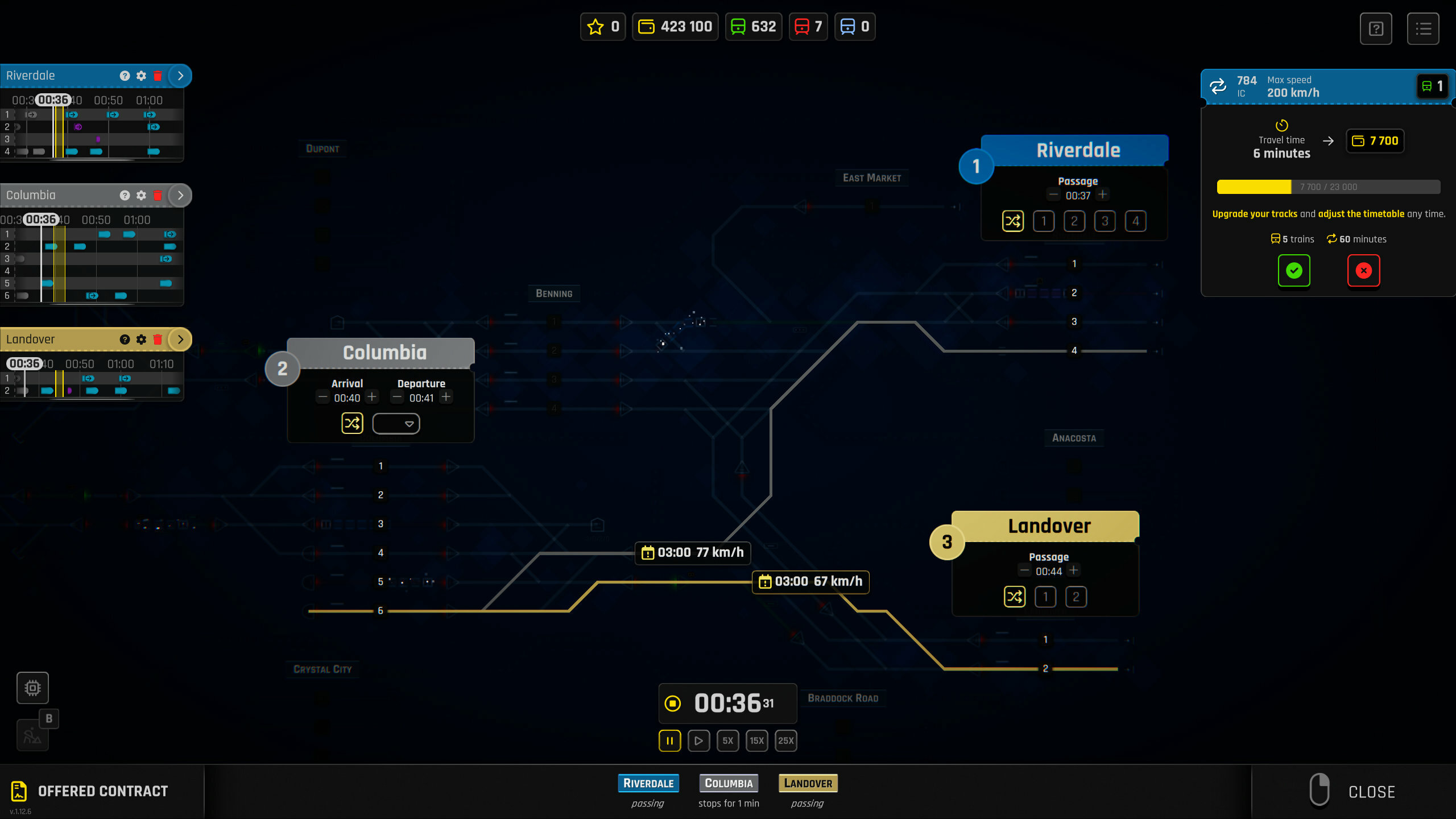Open the contract list icon top right

(x=1422, y=28)
